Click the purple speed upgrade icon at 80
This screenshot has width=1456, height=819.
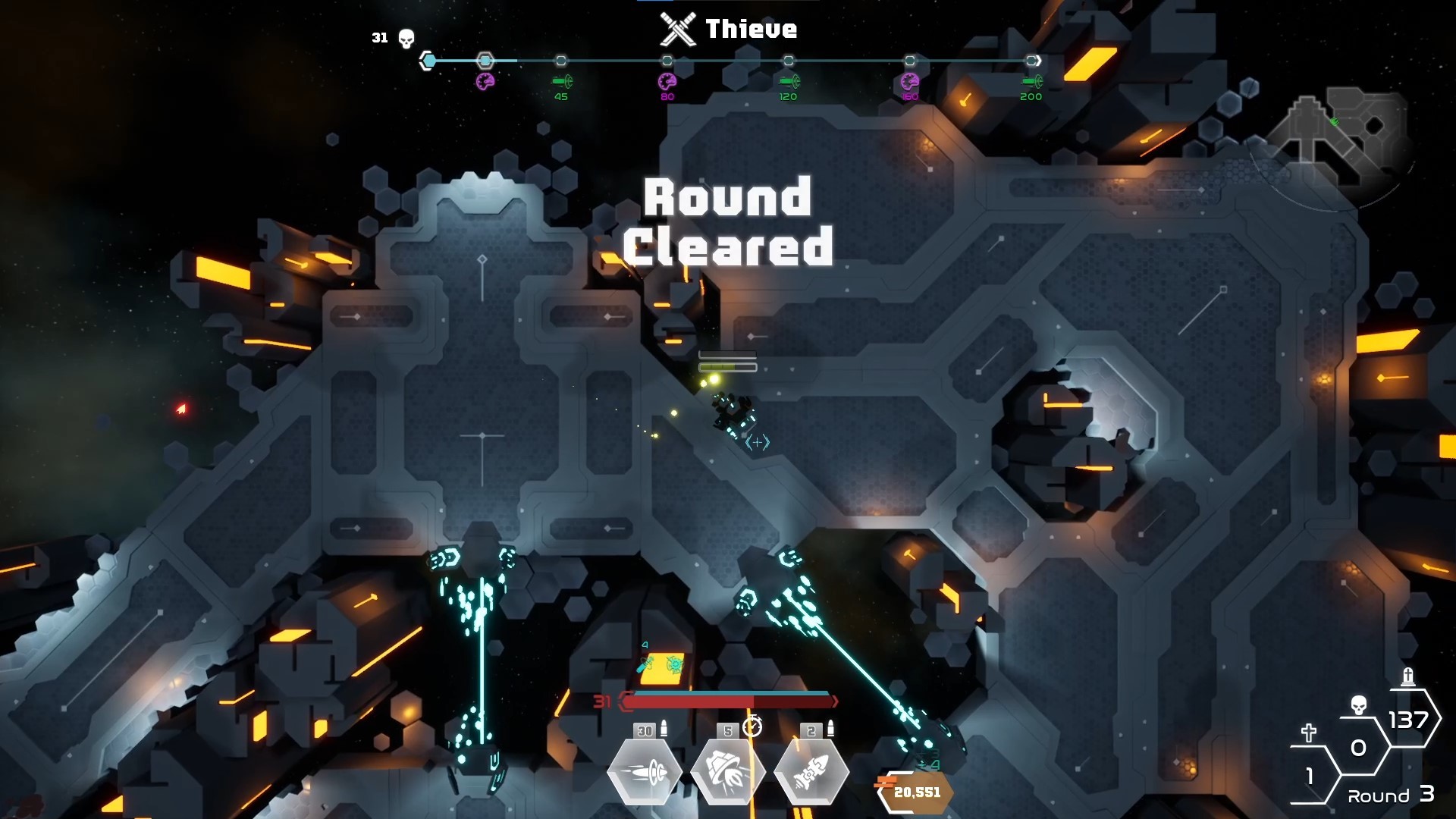tap(667, 80)
